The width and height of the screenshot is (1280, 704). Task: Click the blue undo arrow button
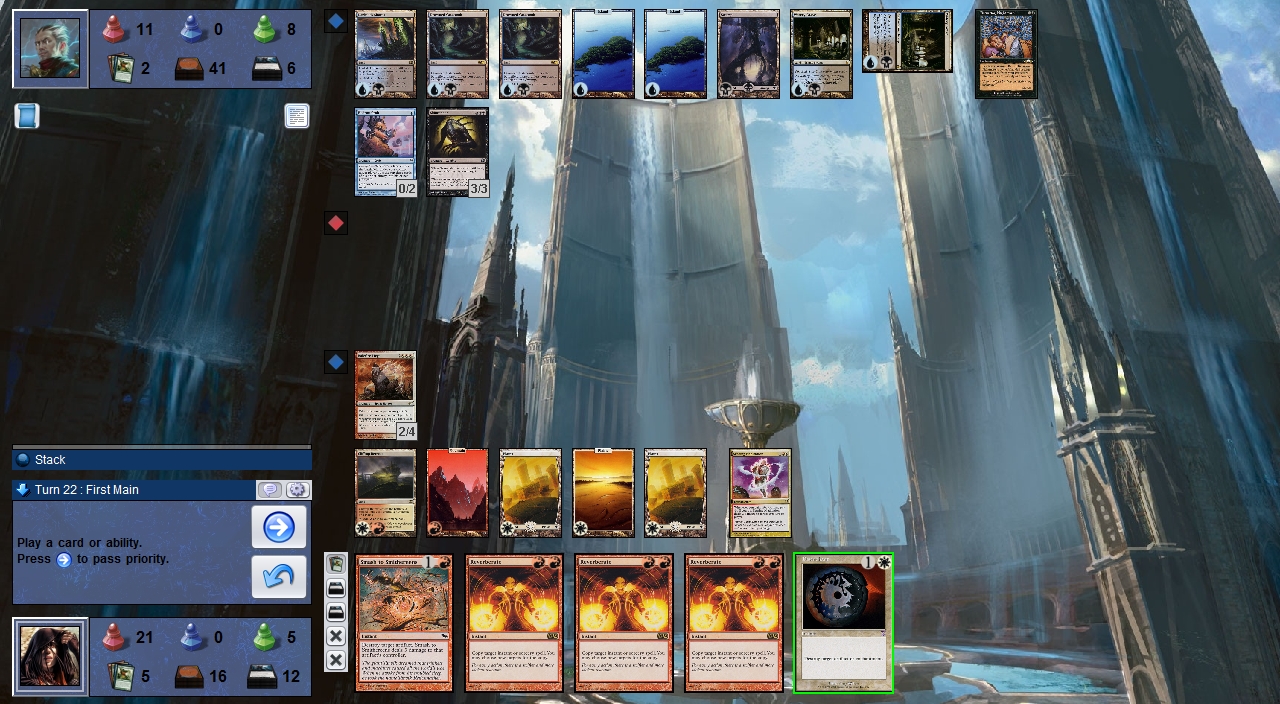[278, 577]
